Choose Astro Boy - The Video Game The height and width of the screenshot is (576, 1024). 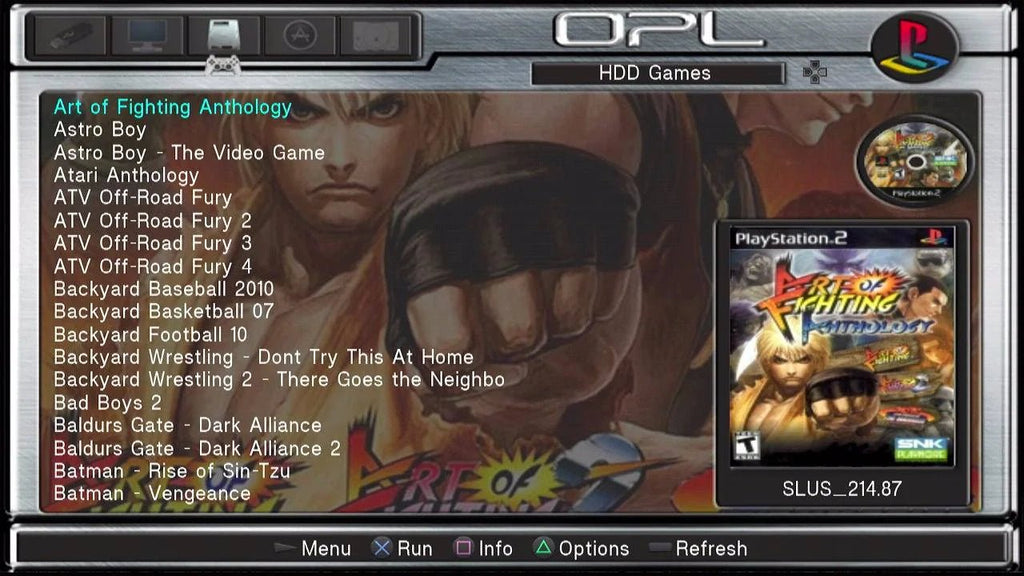coord(189,153)
